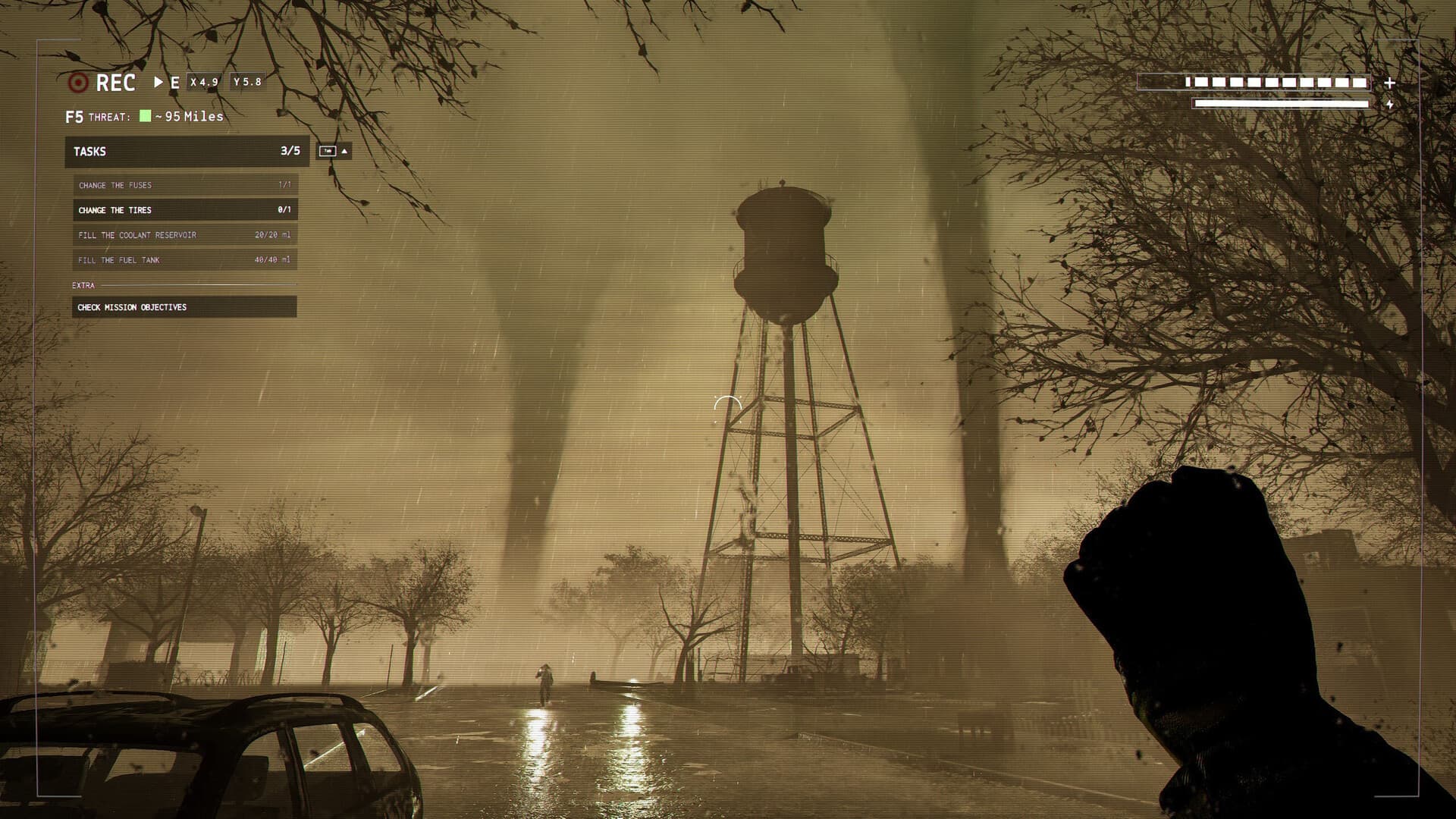Open the Fill the Fuel Tank task
The width and height of the screenshot is (1456, 819).
pyautogui.click(x=184, y=260)
